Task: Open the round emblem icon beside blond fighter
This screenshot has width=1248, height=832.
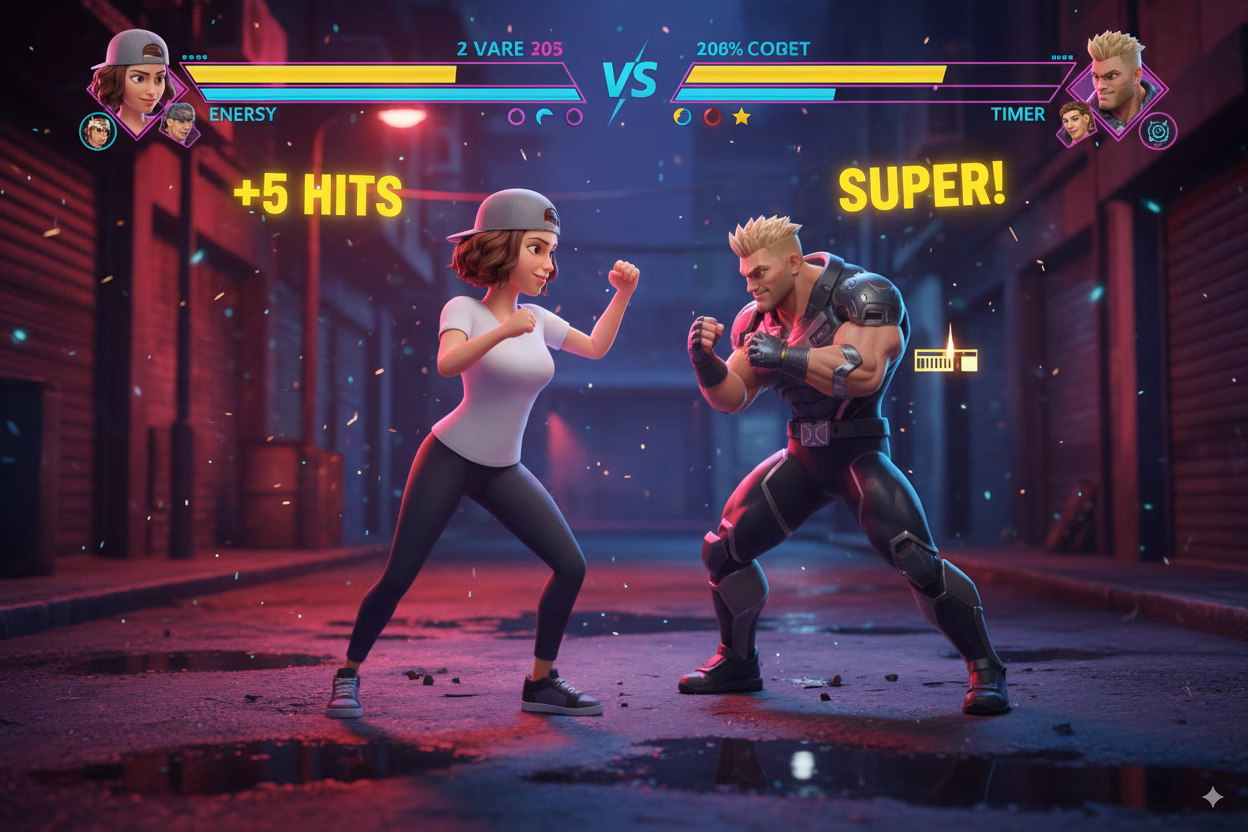Action: click(1158, 130)
